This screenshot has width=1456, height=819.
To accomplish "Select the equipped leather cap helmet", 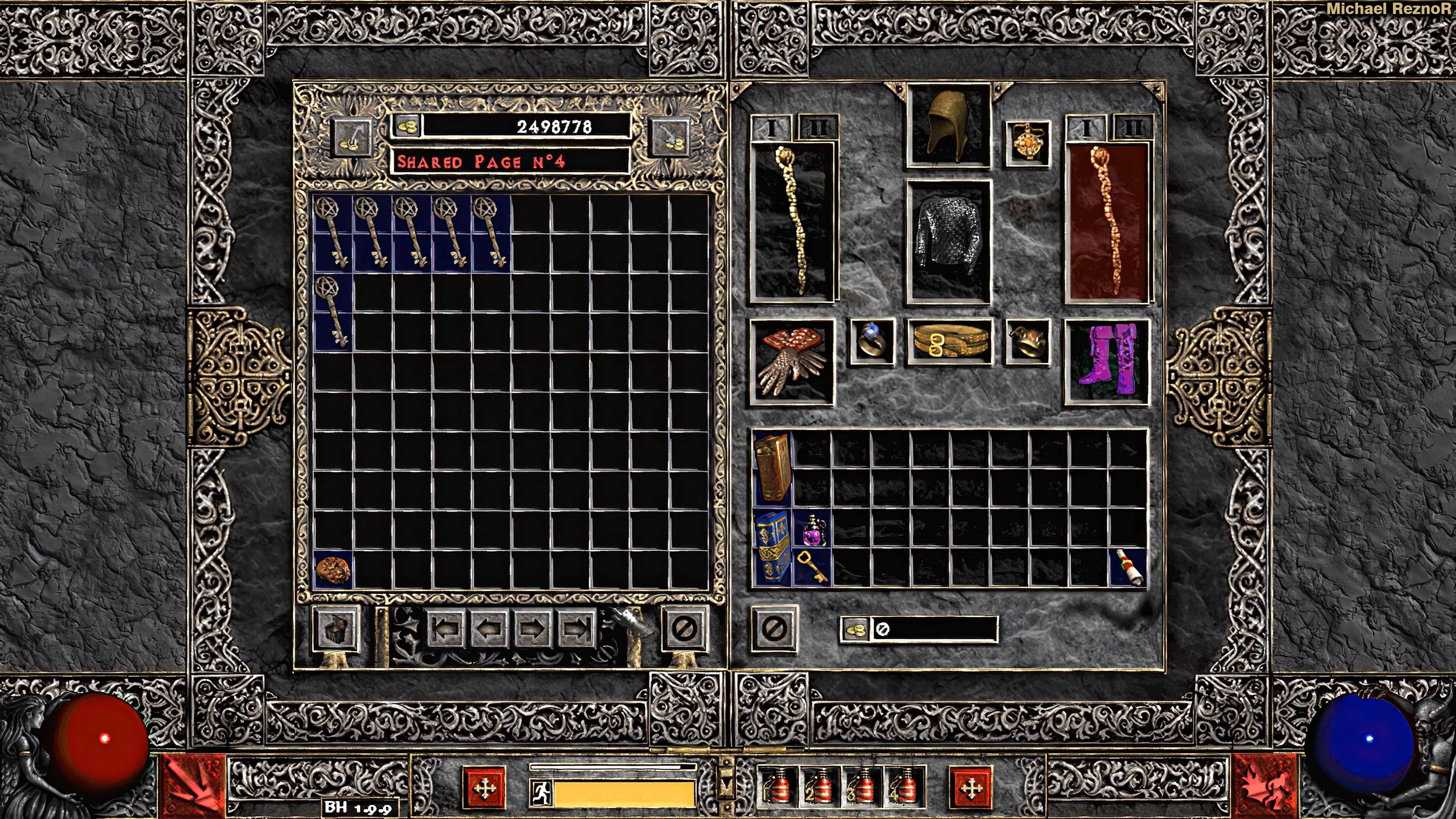I will (948, 126).
